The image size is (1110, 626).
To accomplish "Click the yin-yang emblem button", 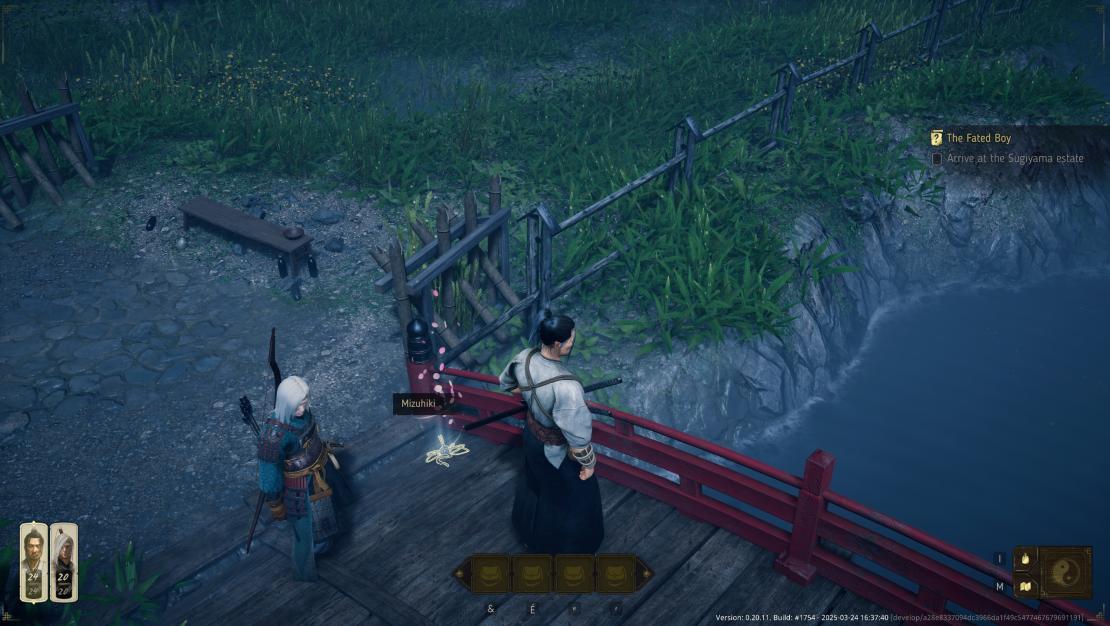I will point(1066,572).
